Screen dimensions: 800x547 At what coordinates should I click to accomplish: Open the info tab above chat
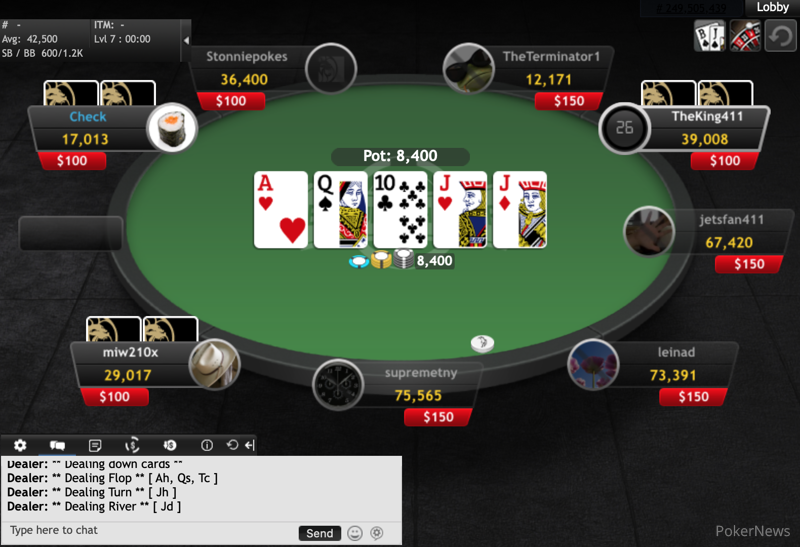207,445
